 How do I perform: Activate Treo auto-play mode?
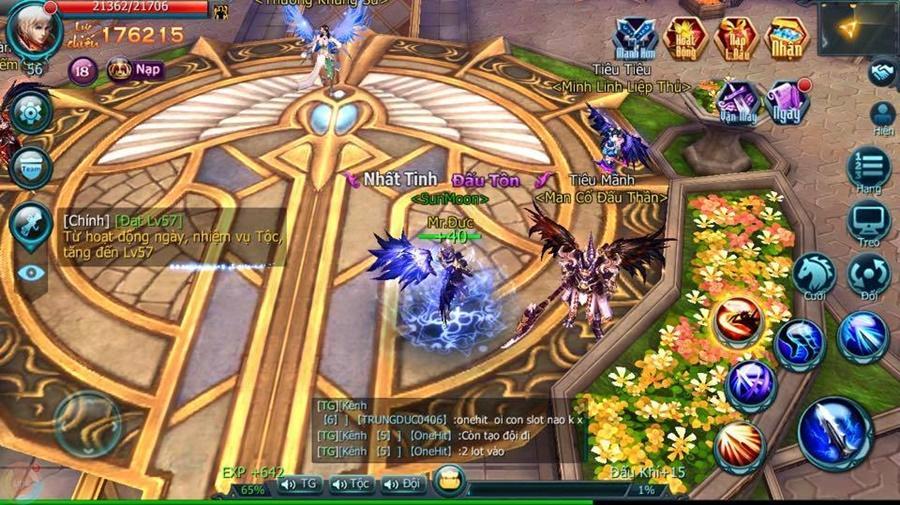point(869,223)
